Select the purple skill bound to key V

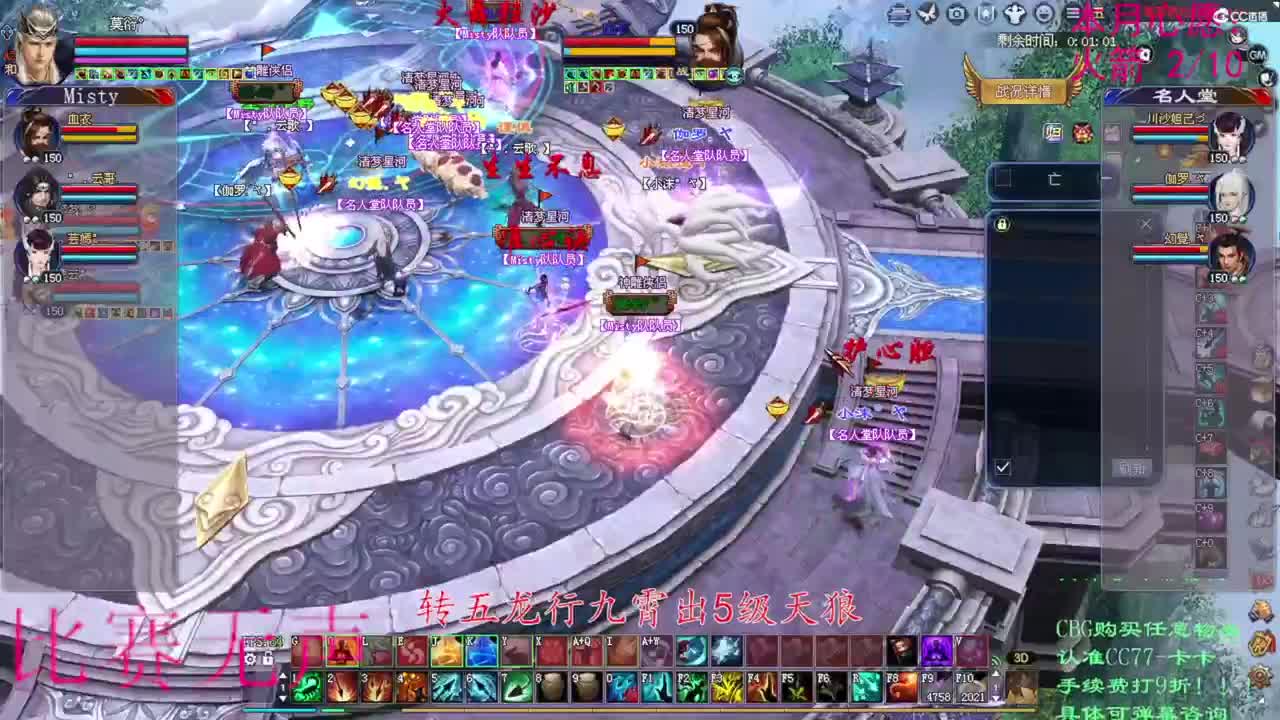click(935, 650)
